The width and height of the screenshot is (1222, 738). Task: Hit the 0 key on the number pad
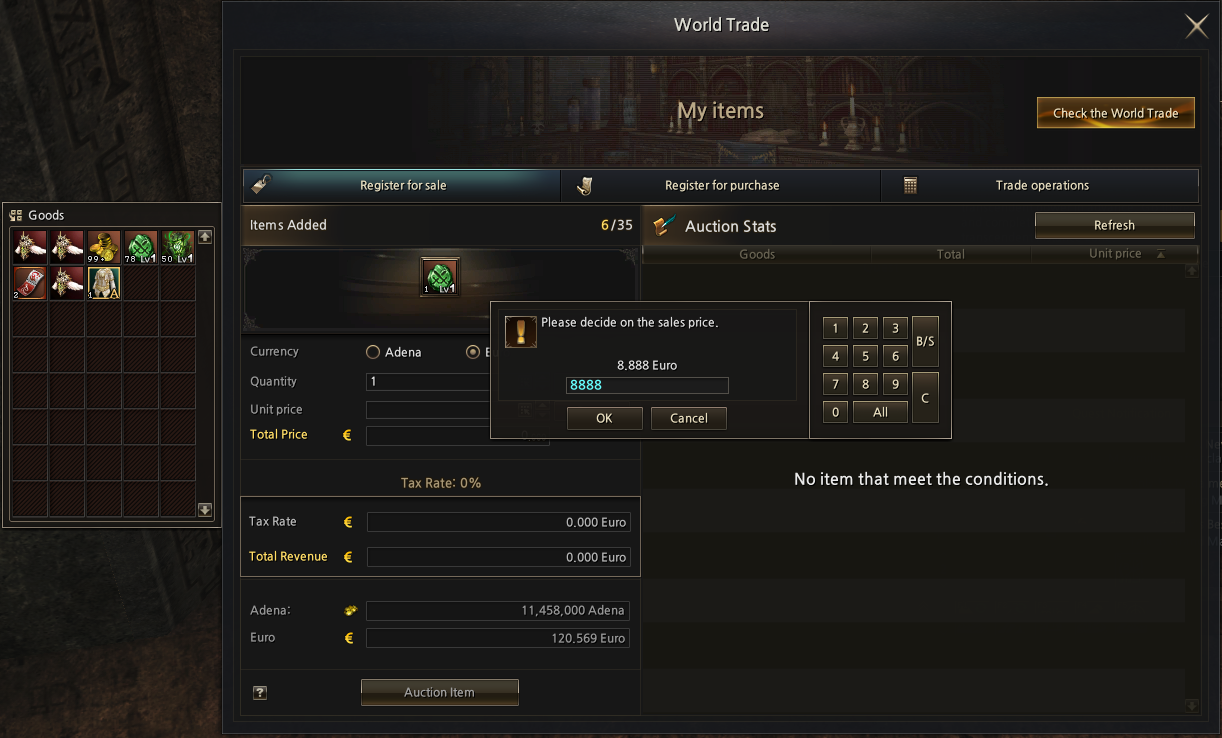coord(835,412)
